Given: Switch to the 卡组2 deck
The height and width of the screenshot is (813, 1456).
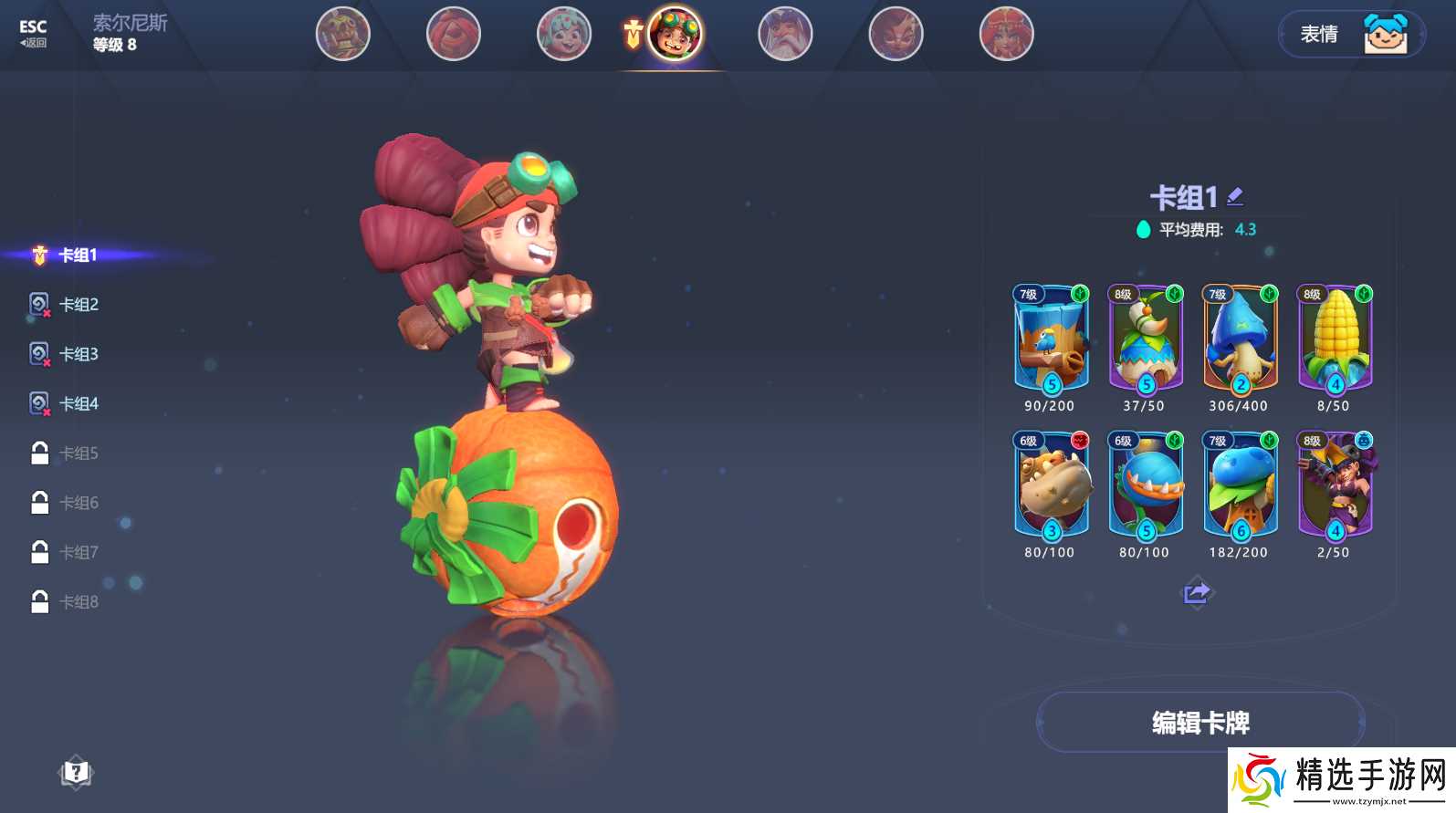Looking at the screenshot, I should (79, 305).
